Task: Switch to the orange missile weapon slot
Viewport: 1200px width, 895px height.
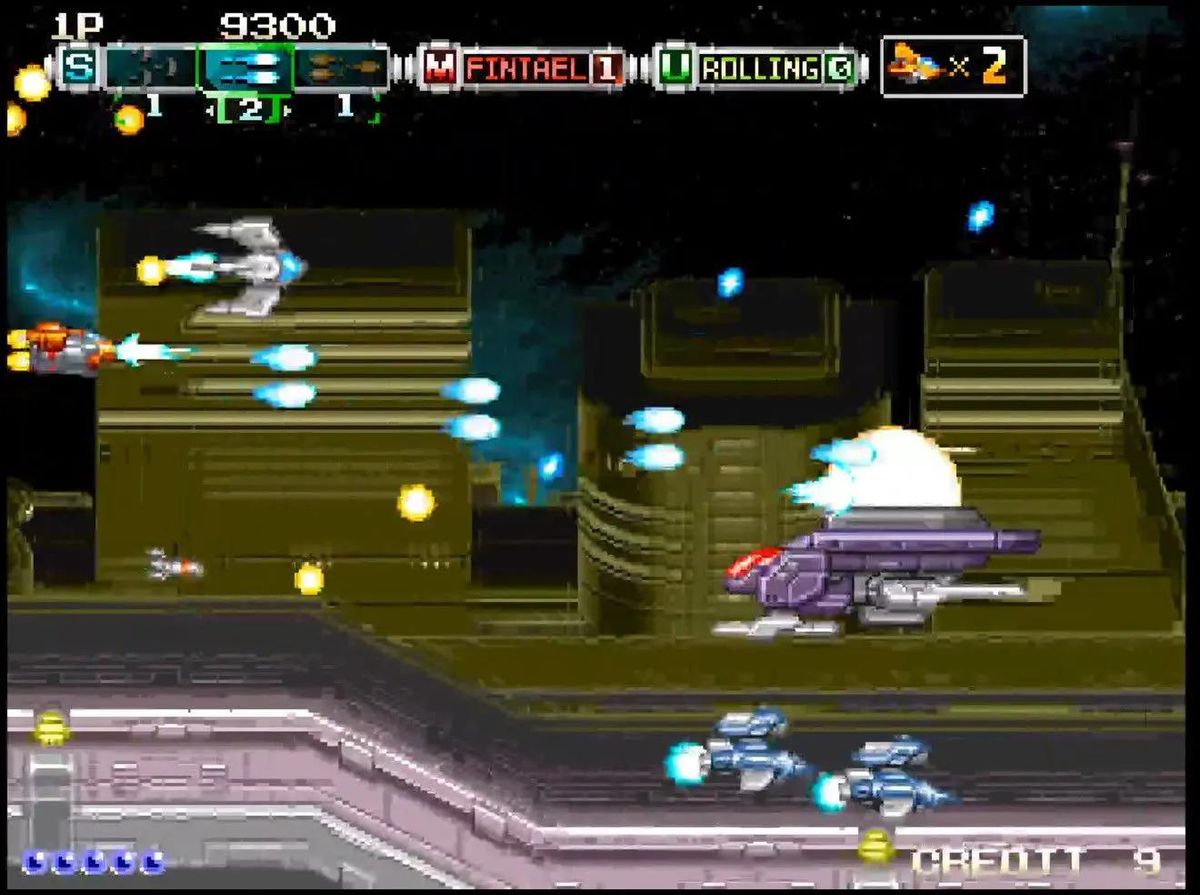Action: [x=341, y=68]
